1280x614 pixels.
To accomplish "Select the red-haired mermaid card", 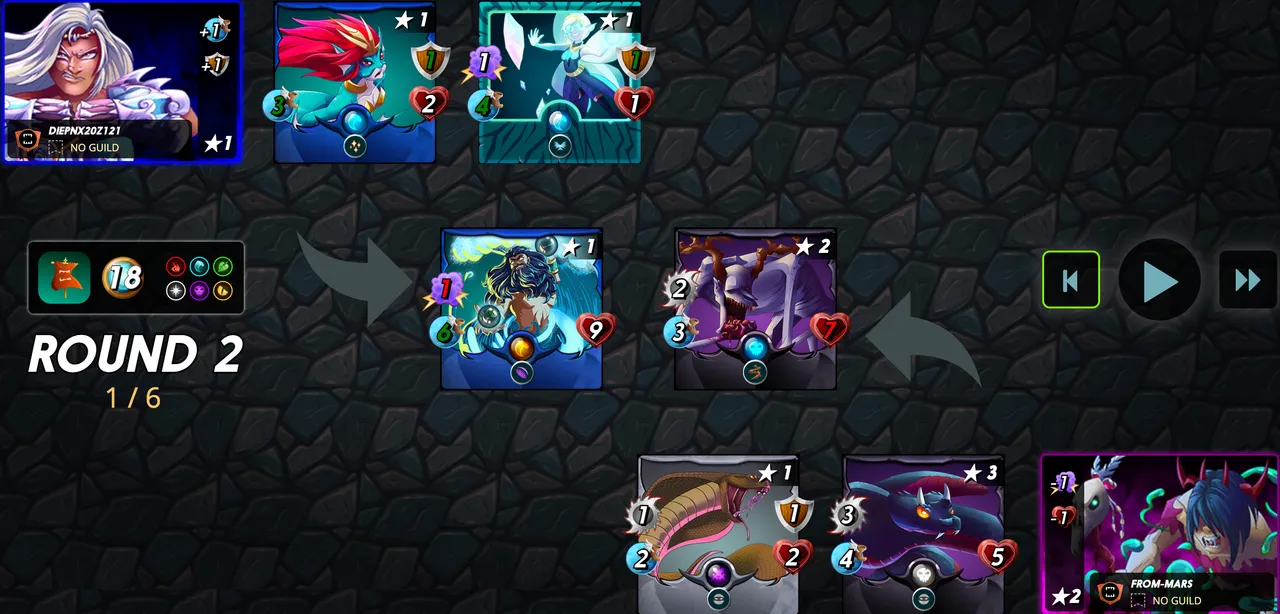I will (355, 82).
